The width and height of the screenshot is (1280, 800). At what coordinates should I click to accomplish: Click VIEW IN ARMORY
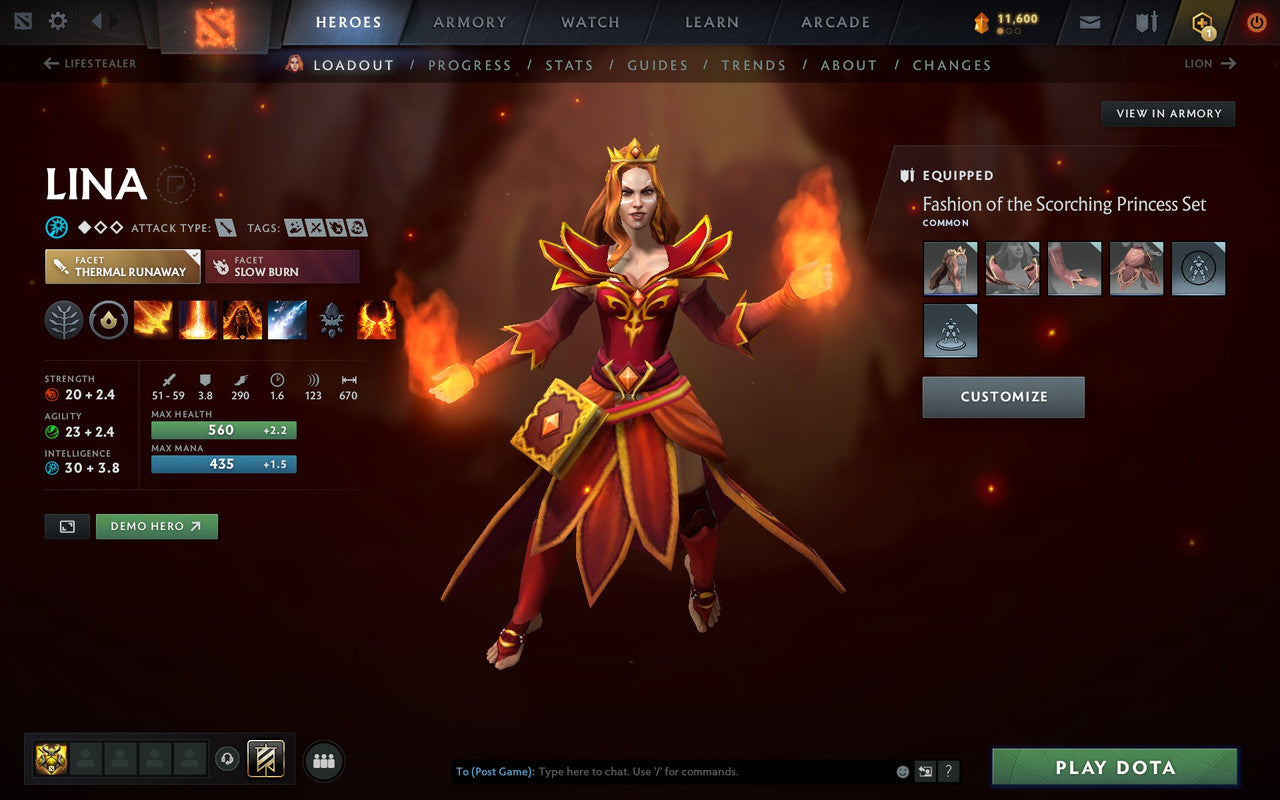1167,113
